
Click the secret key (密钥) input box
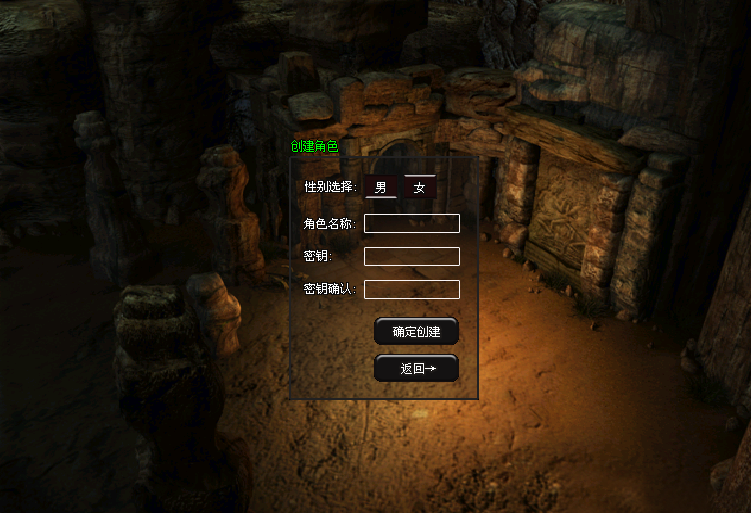(411, 256)
